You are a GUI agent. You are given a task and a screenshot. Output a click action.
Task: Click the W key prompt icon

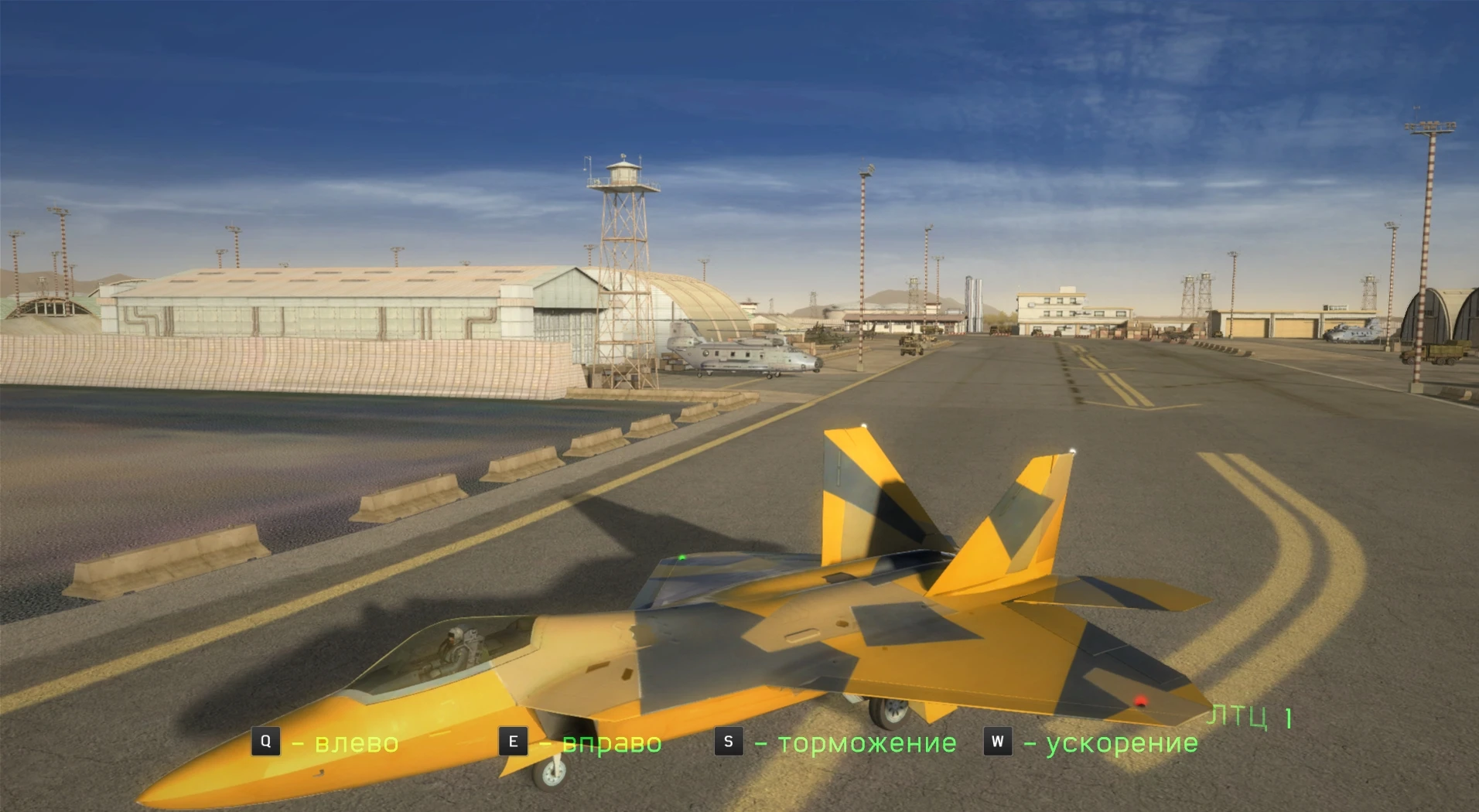998,742
